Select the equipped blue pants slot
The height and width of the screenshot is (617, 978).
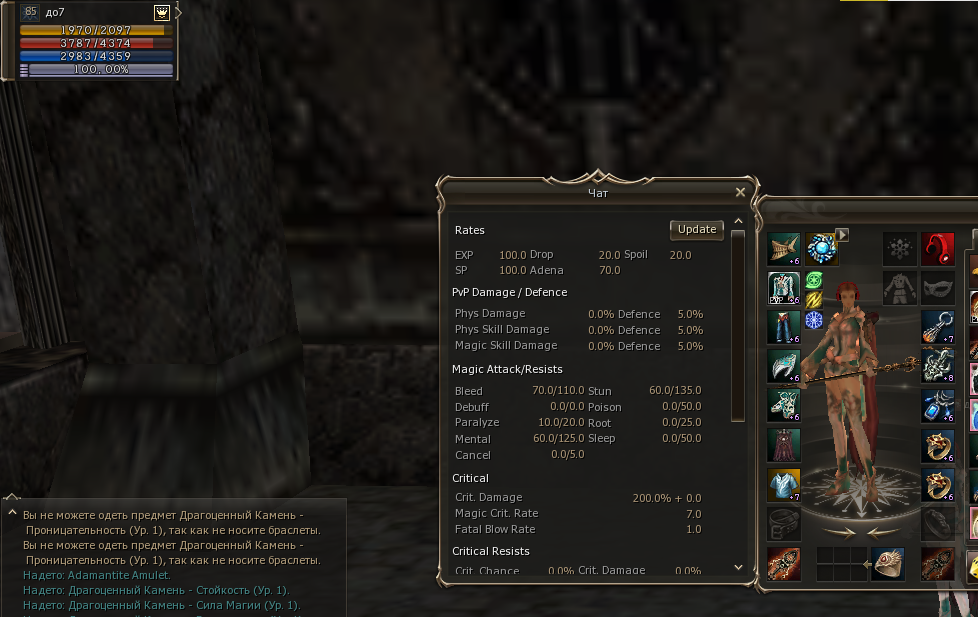783,326
